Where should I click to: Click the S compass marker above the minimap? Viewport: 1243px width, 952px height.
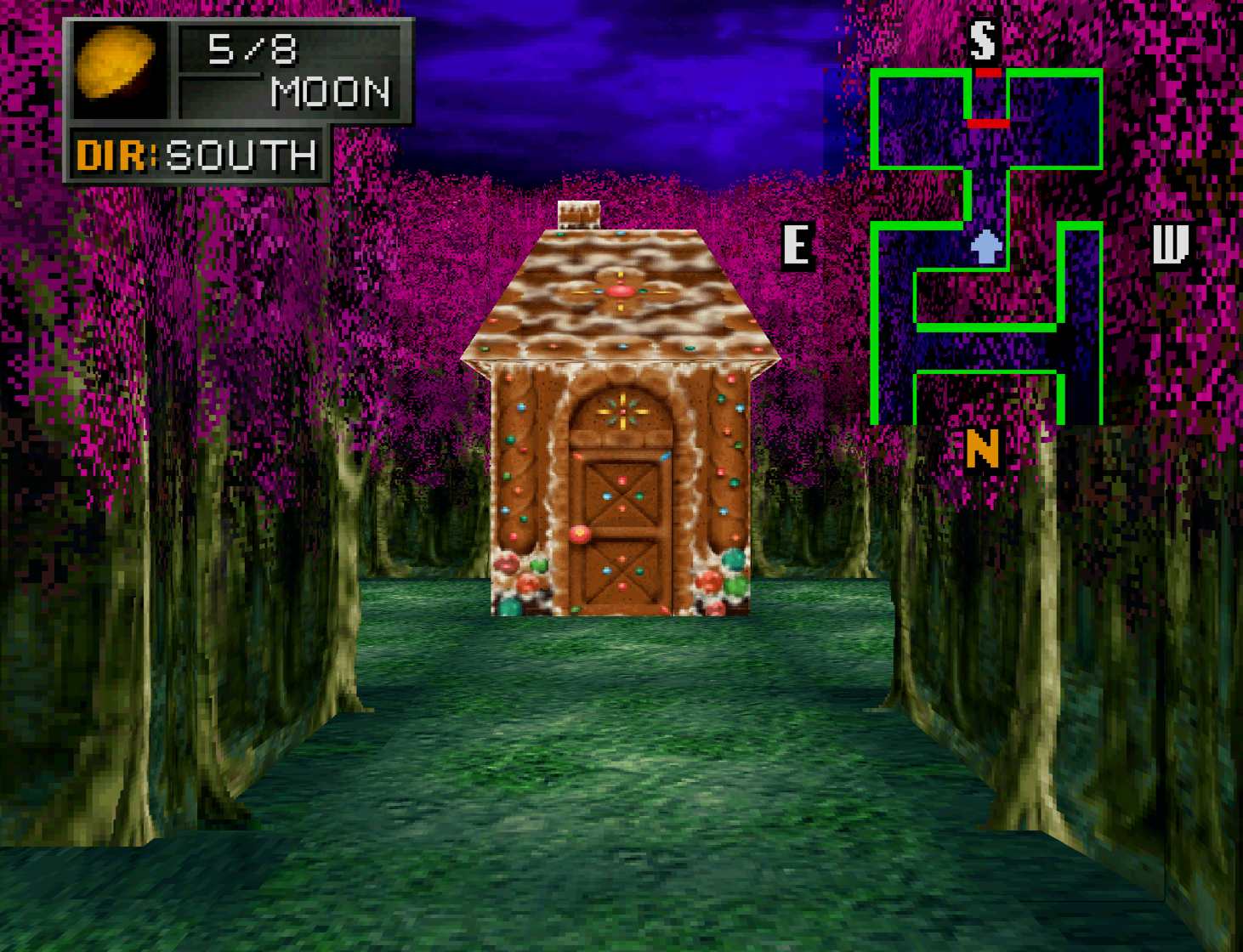click(x=983, y=39)
